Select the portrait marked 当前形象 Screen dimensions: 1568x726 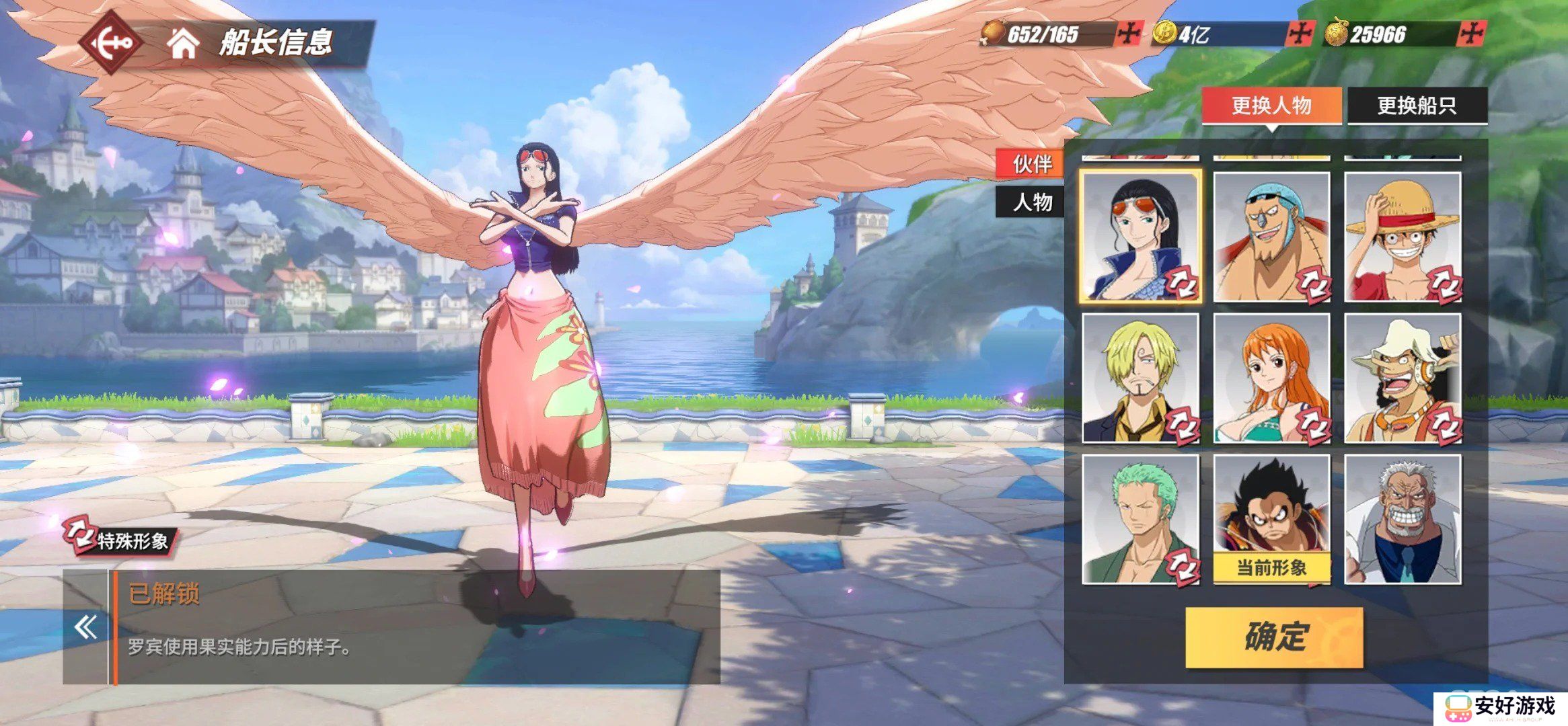1271,519
